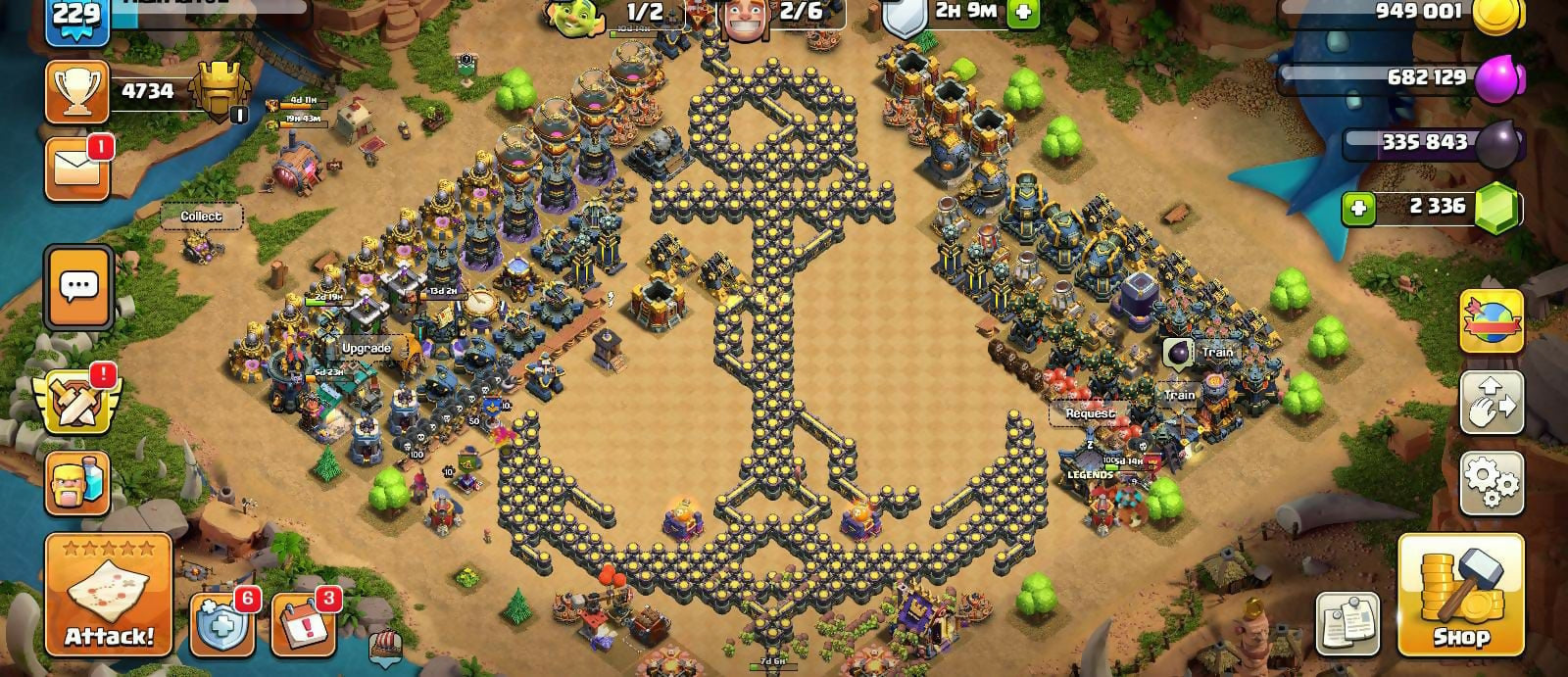Open the army training barbarian icon
This screenshot has width=1568, height=677.
tap(77, 484)
